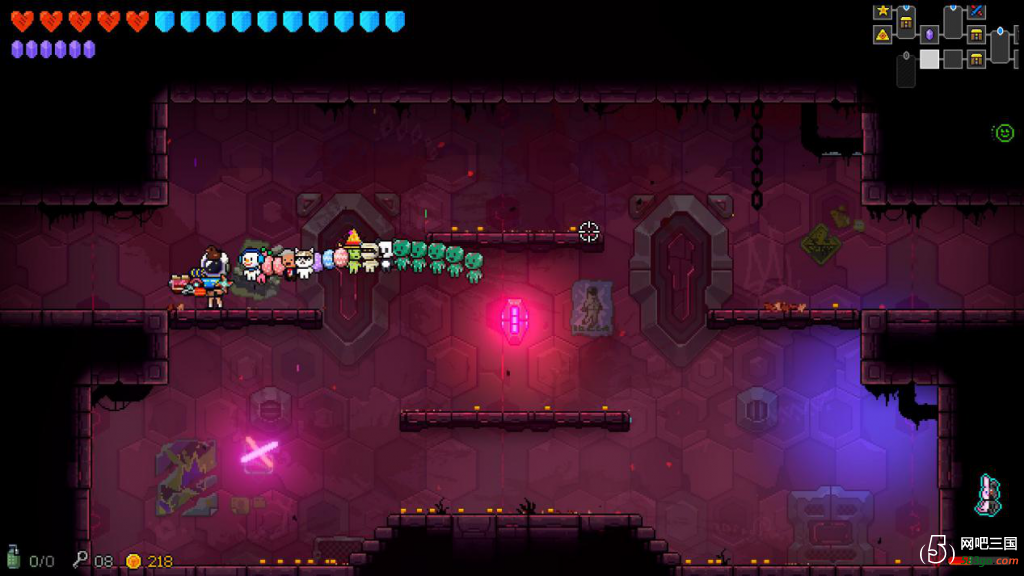Choose the crossed swords room marker

tap(976, 12)
